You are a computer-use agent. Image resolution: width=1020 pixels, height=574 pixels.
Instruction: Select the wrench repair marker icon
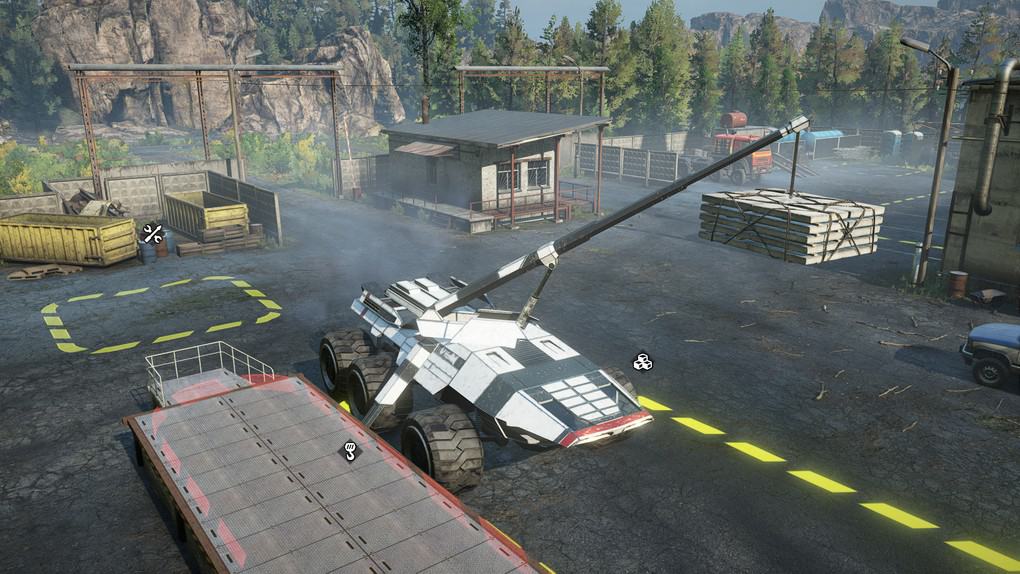pos(152,234)
